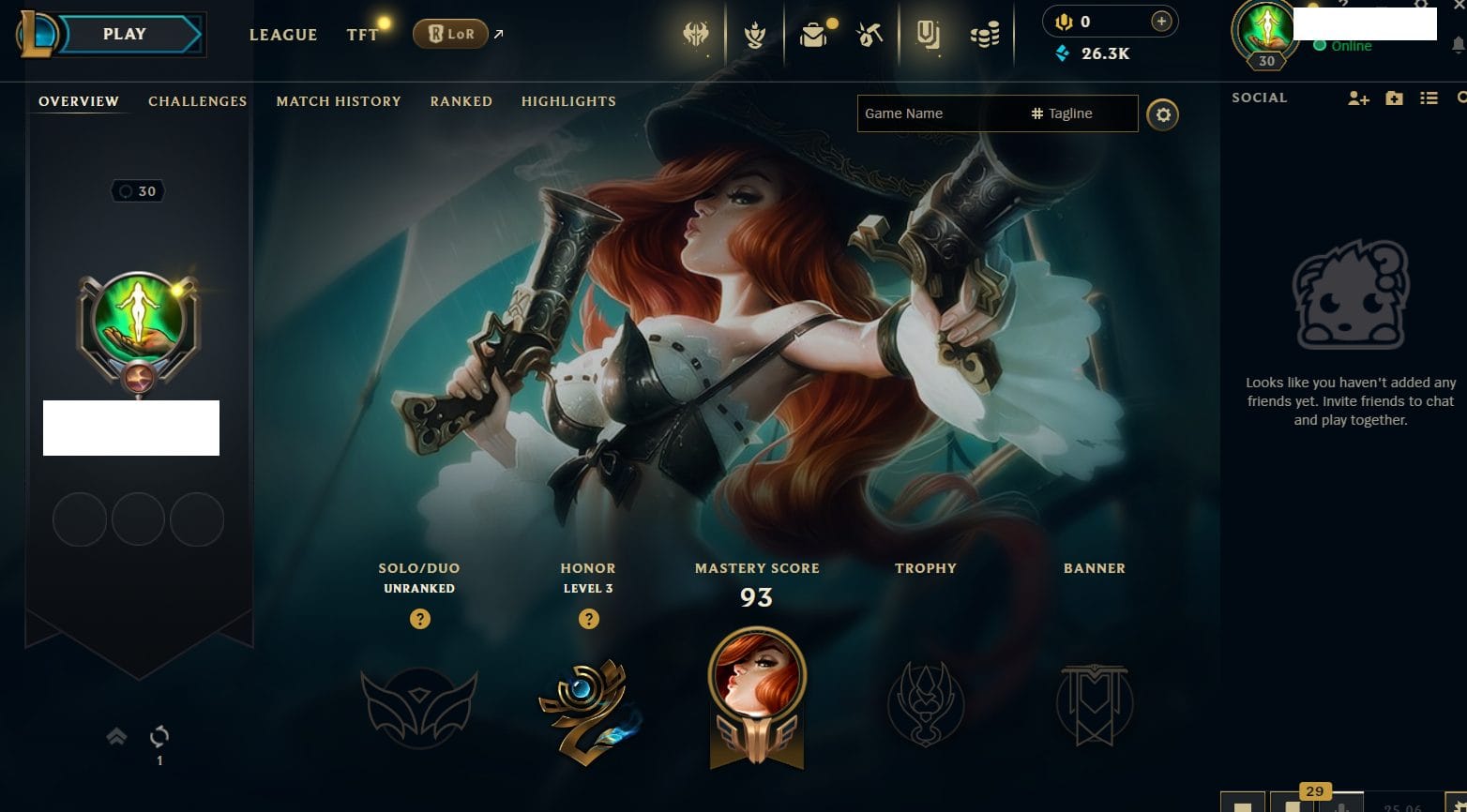Click the Tagline input field
The height and width of the screenshot is (812, 1467).
click(1079, 113)
